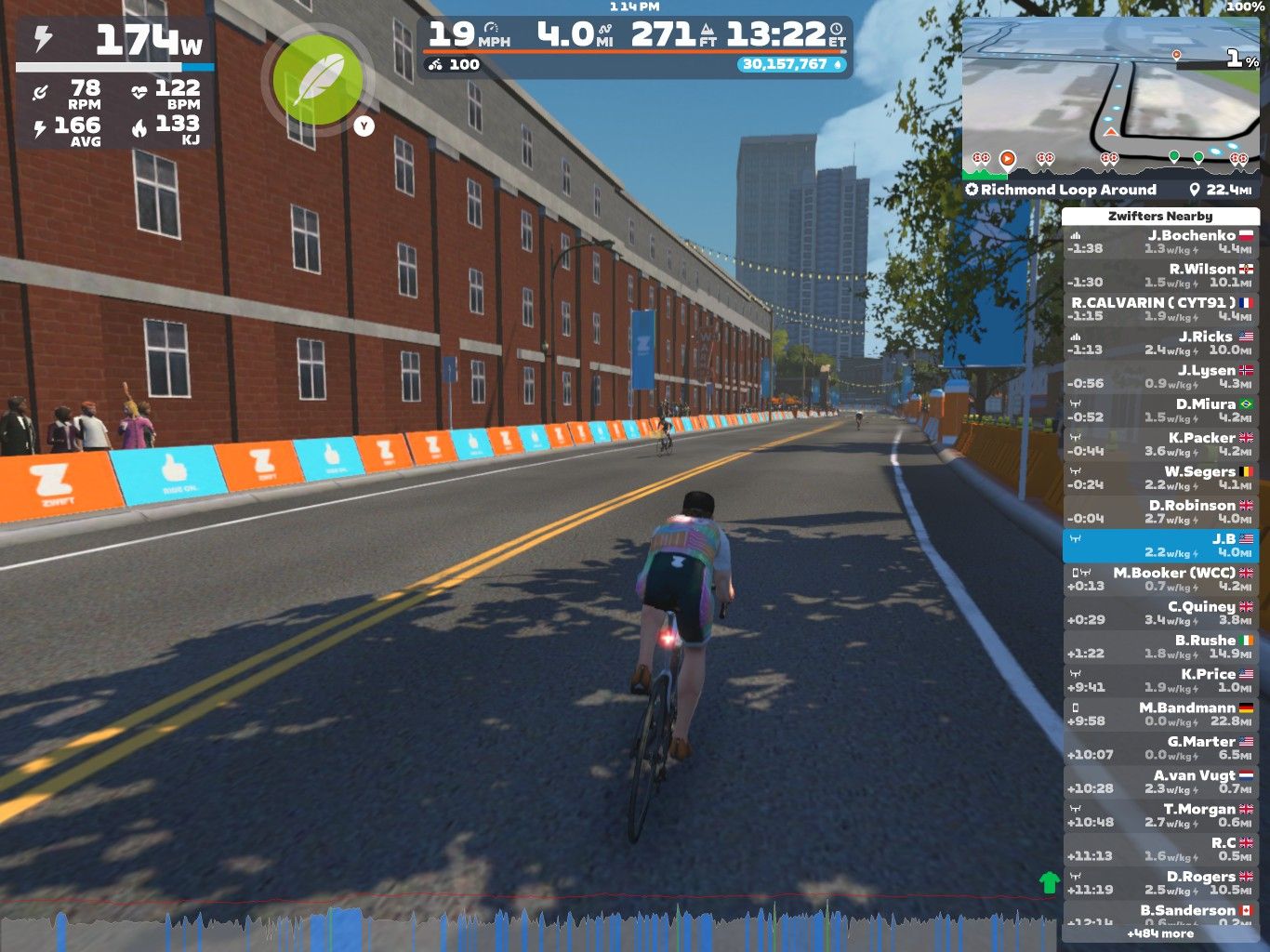Pick J.Lysen from the nearby list
This screenshot has width=1270, height=952.
point(1160,377)
